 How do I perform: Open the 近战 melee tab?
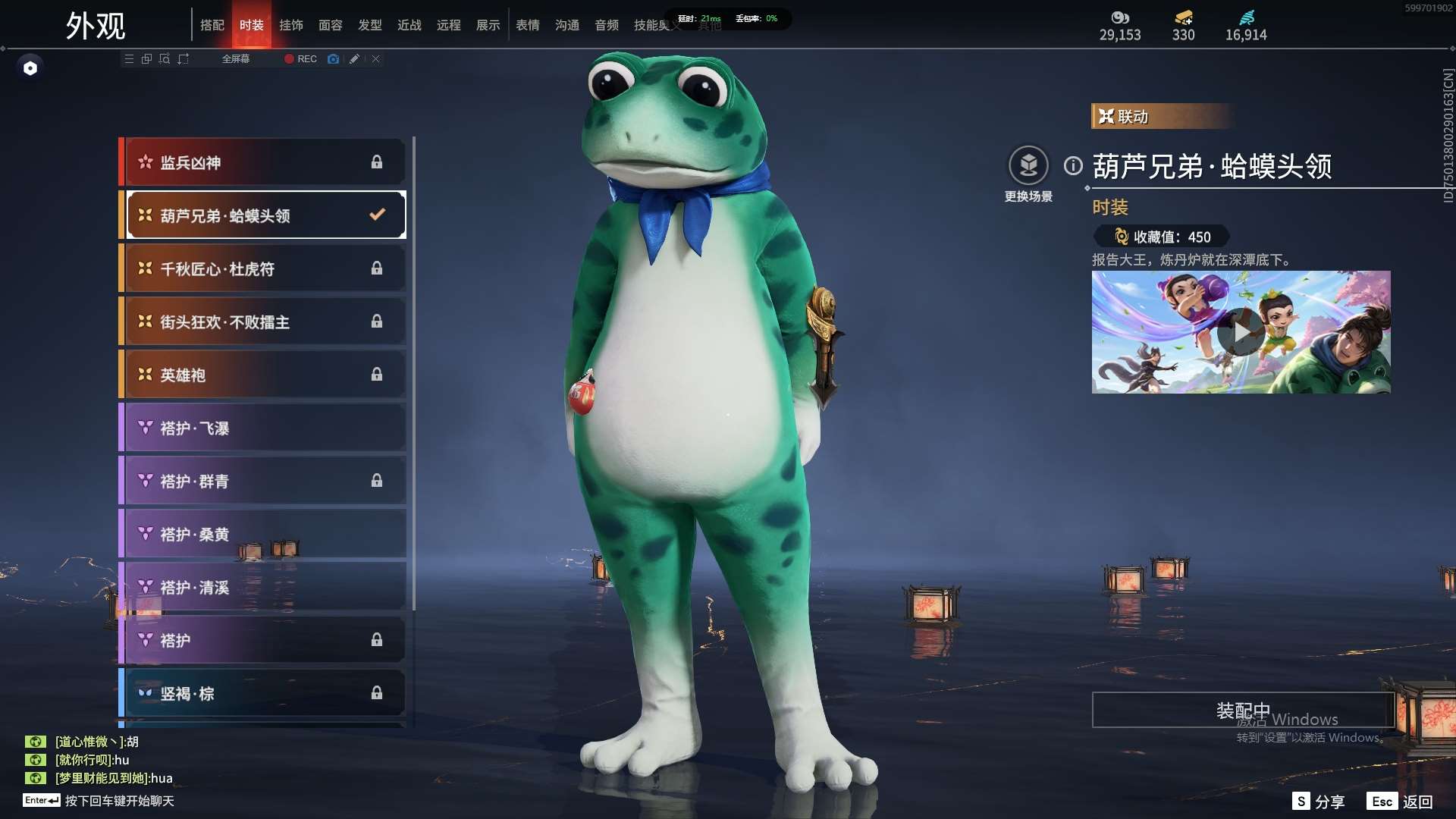(x=409, y=25)
